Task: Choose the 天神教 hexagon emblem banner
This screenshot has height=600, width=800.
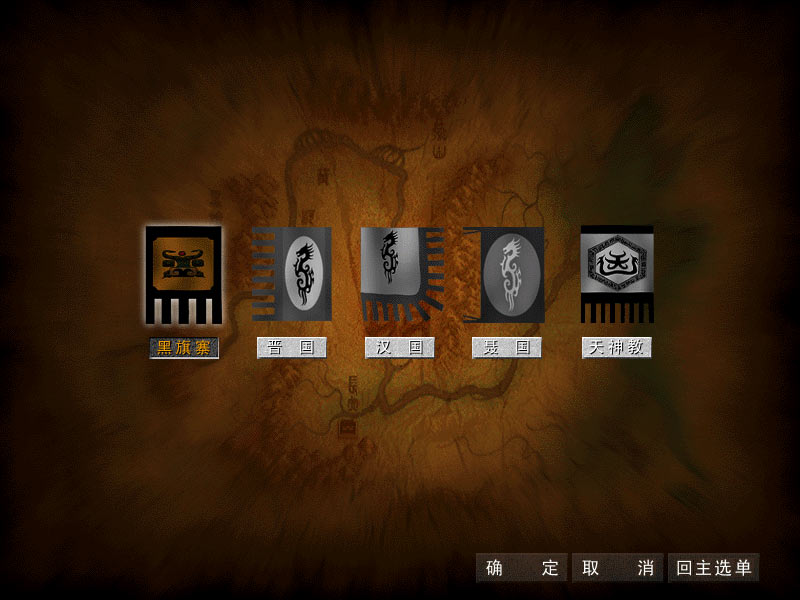Action: (x=617, y=272)
